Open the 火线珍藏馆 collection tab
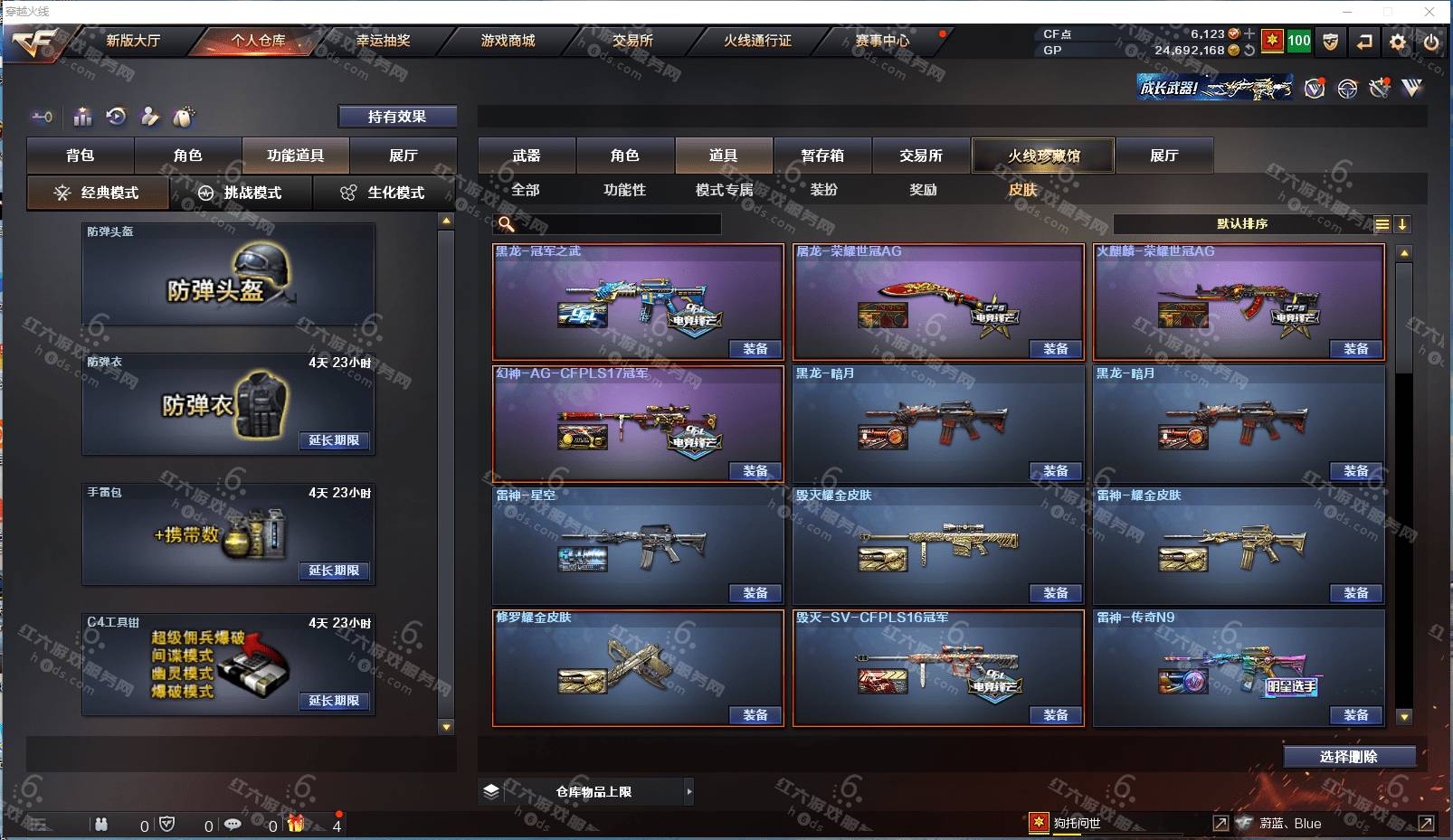This screenshot has height=840, width=1453. point(1043,156)
